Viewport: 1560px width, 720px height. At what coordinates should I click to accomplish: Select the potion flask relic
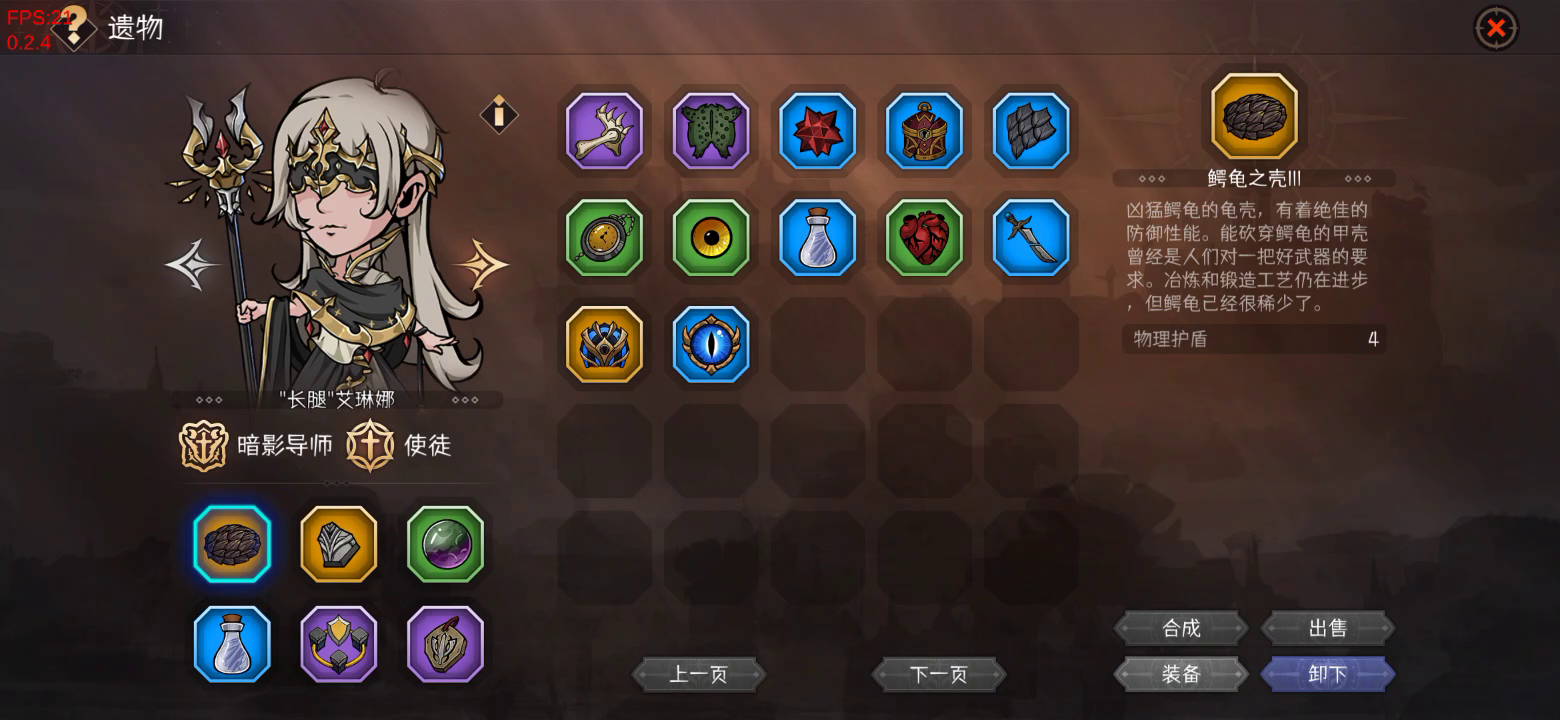point(818,238)
